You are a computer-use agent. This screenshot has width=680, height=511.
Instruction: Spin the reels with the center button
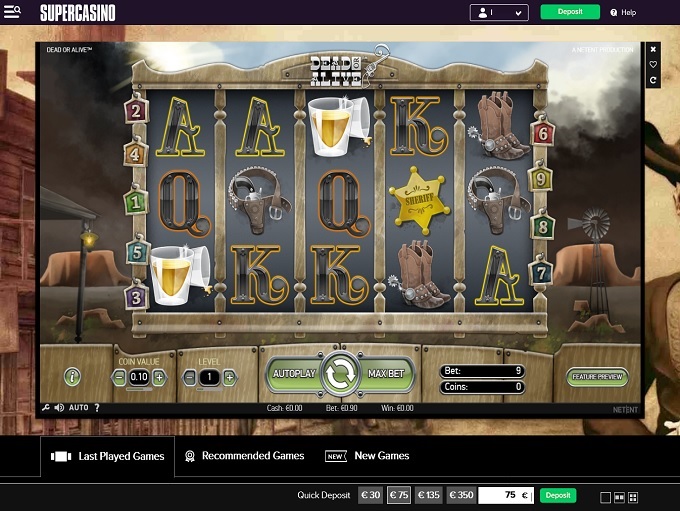click(x=340, y=374)
